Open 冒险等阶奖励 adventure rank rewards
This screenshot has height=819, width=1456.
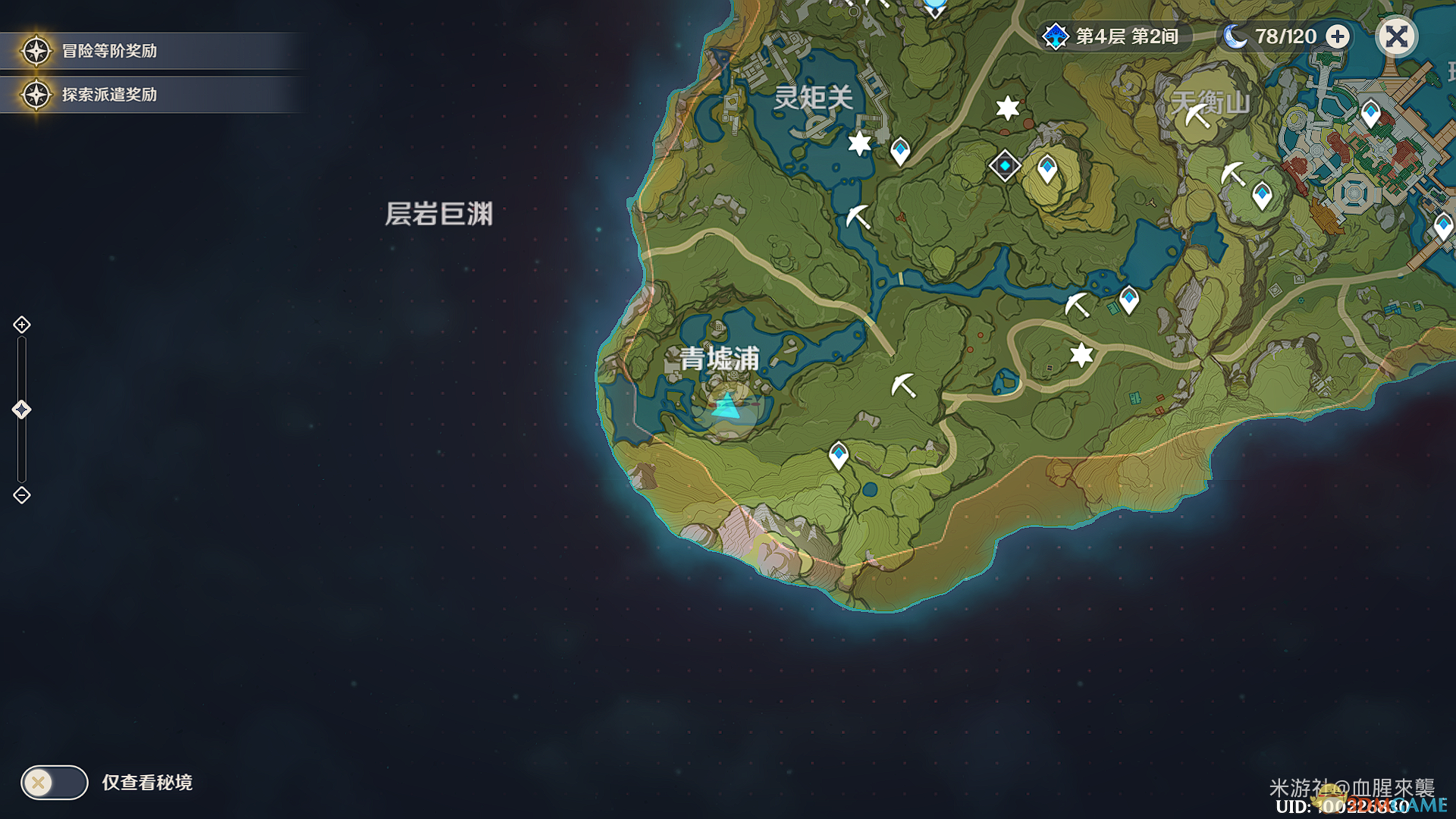[x=109, y=51]
